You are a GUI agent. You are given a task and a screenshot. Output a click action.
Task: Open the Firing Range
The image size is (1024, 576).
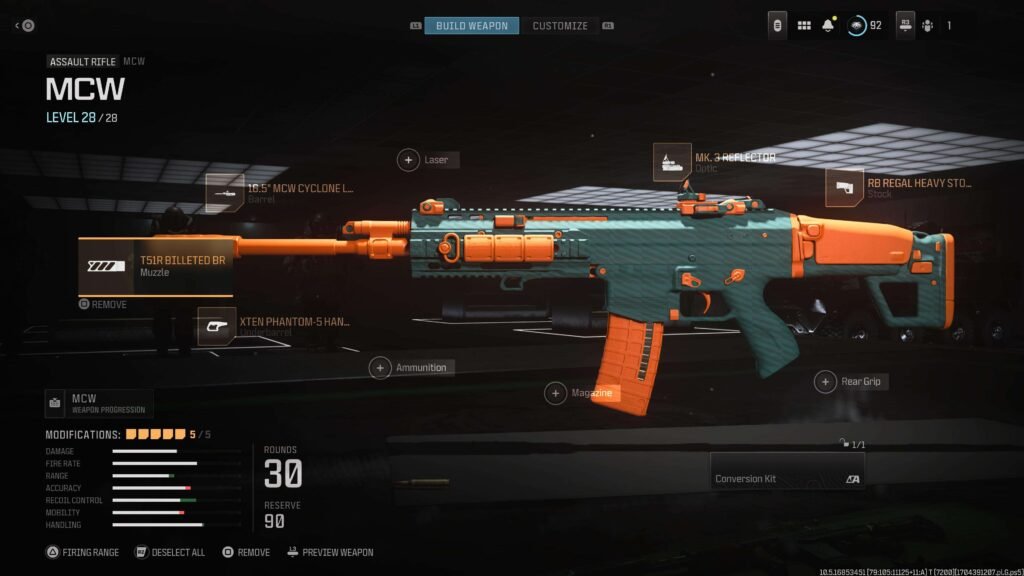click(84, 552)
